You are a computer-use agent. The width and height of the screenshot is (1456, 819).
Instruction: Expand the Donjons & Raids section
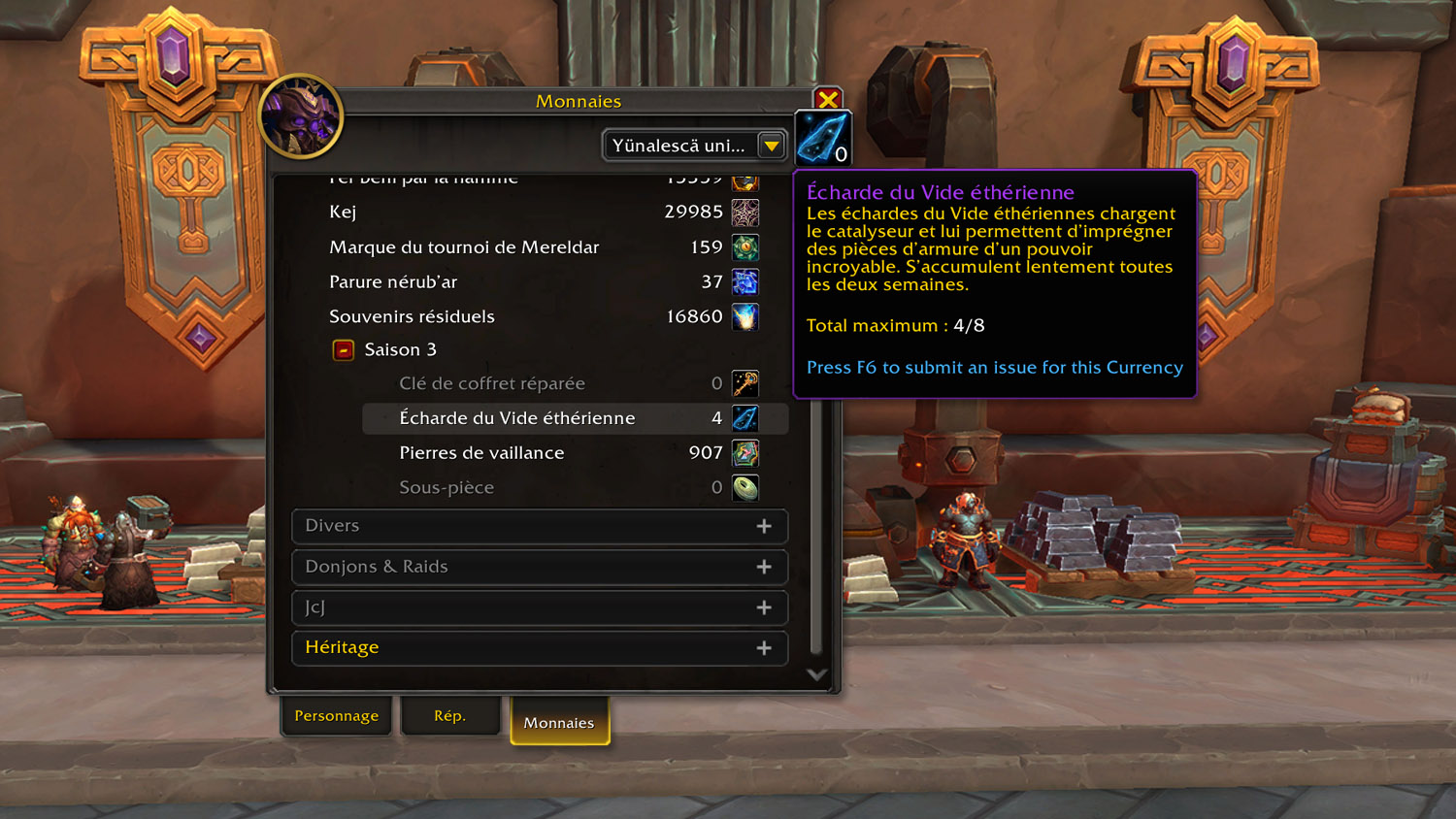pos(540,567)
